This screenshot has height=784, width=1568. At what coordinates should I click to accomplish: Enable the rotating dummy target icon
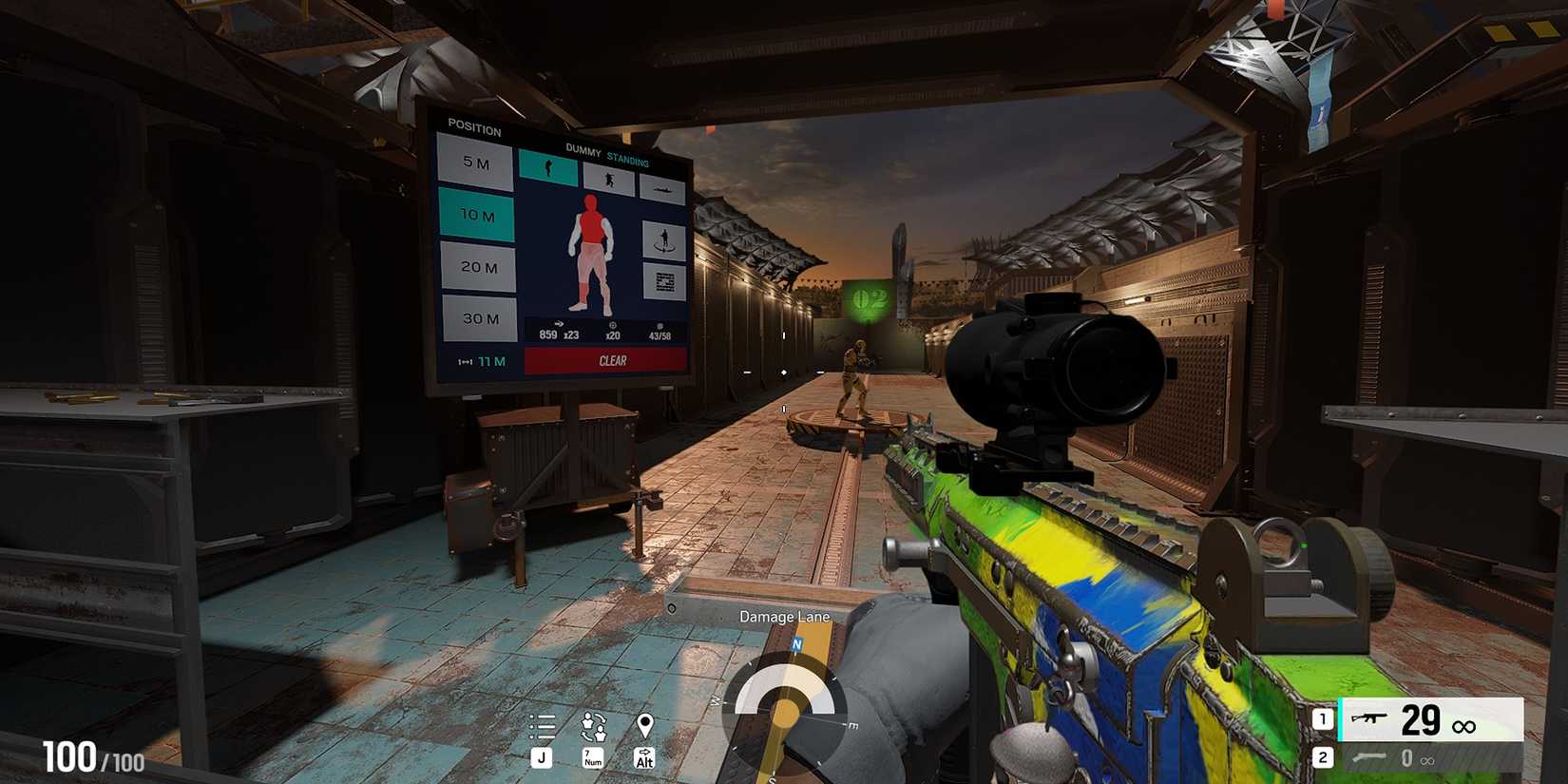[x=663, y=240]
